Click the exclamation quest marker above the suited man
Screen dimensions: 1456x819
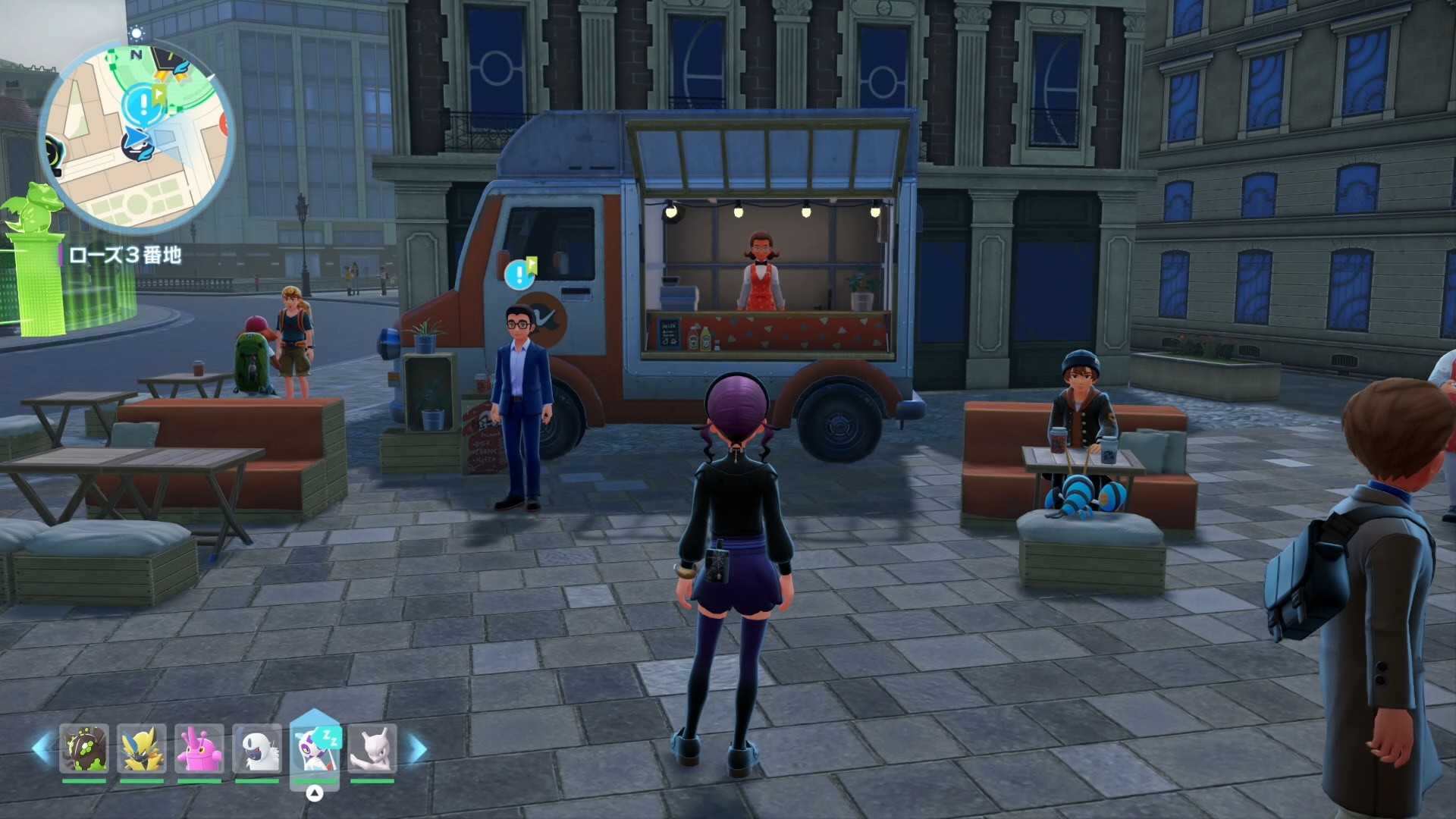(x=519, y=274)
